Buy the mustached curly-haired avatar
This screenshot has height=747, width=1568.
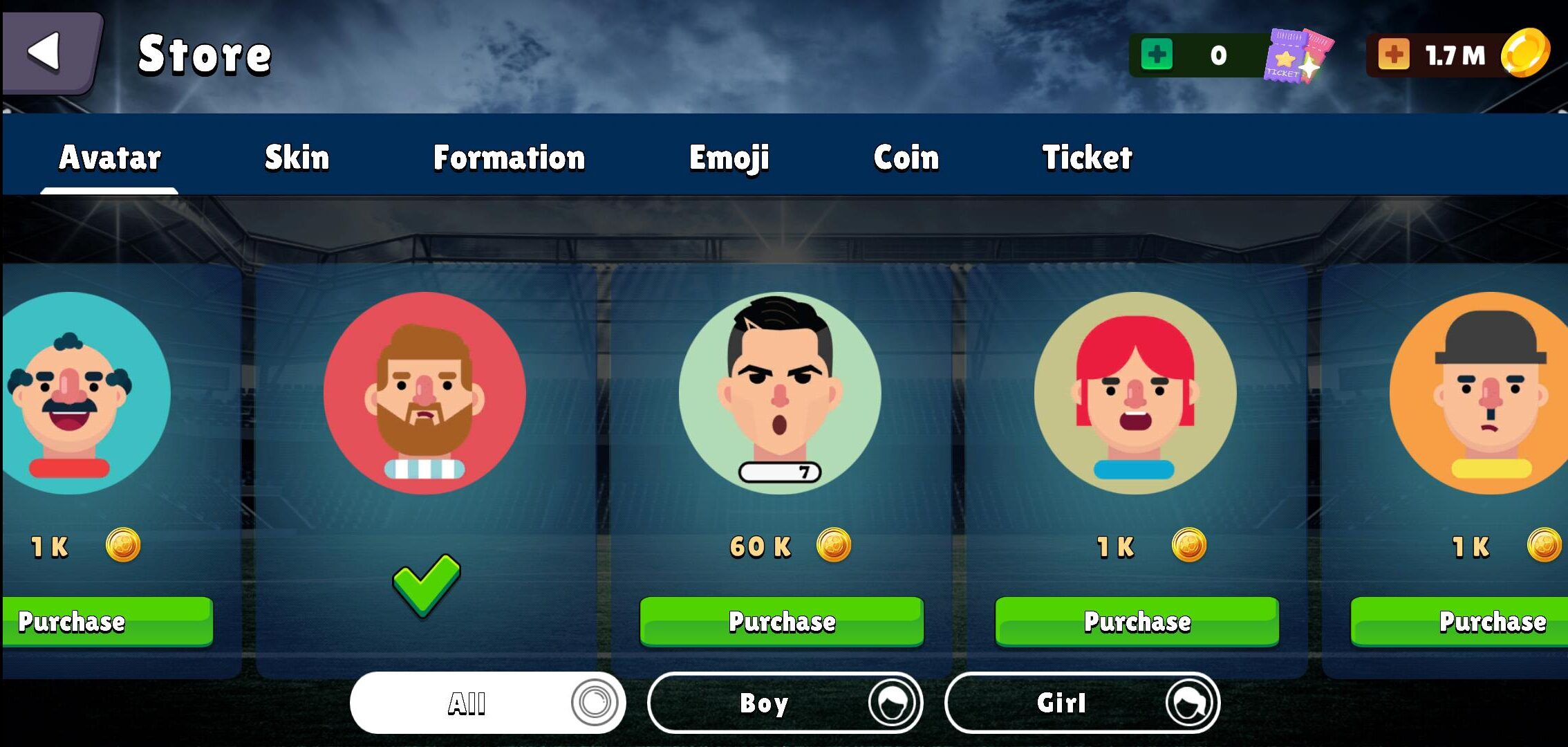(104, 622)
